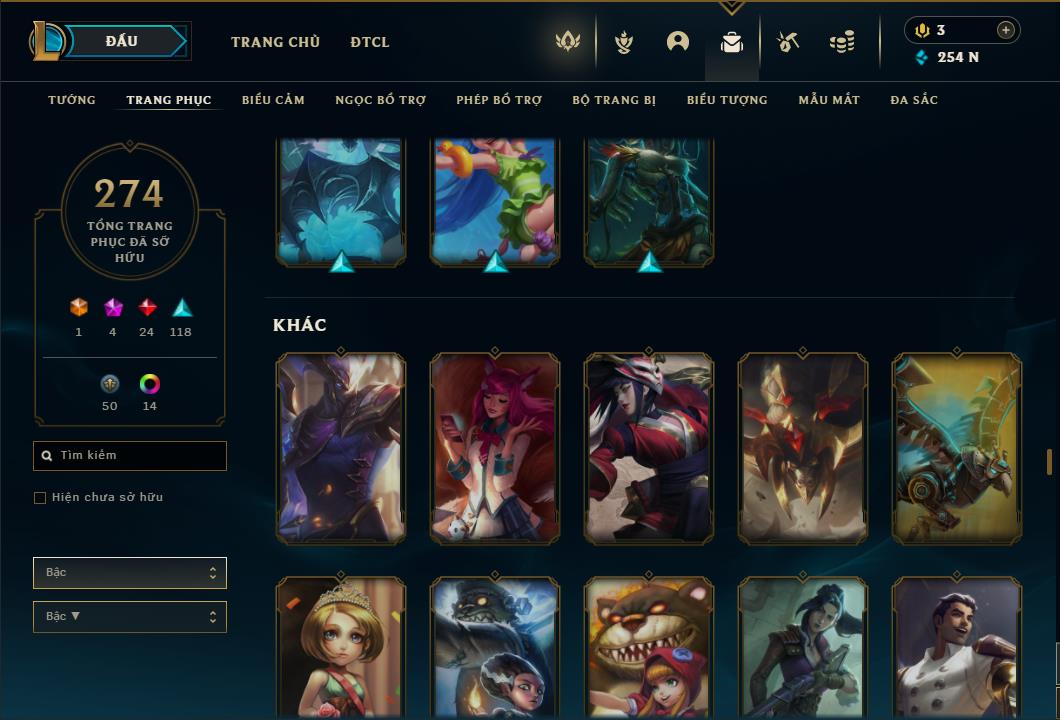This screenshot has width=1060, height=720.
Task: Open the NGỌC BỔ TRỢ tab
Action: coord(380,100)
